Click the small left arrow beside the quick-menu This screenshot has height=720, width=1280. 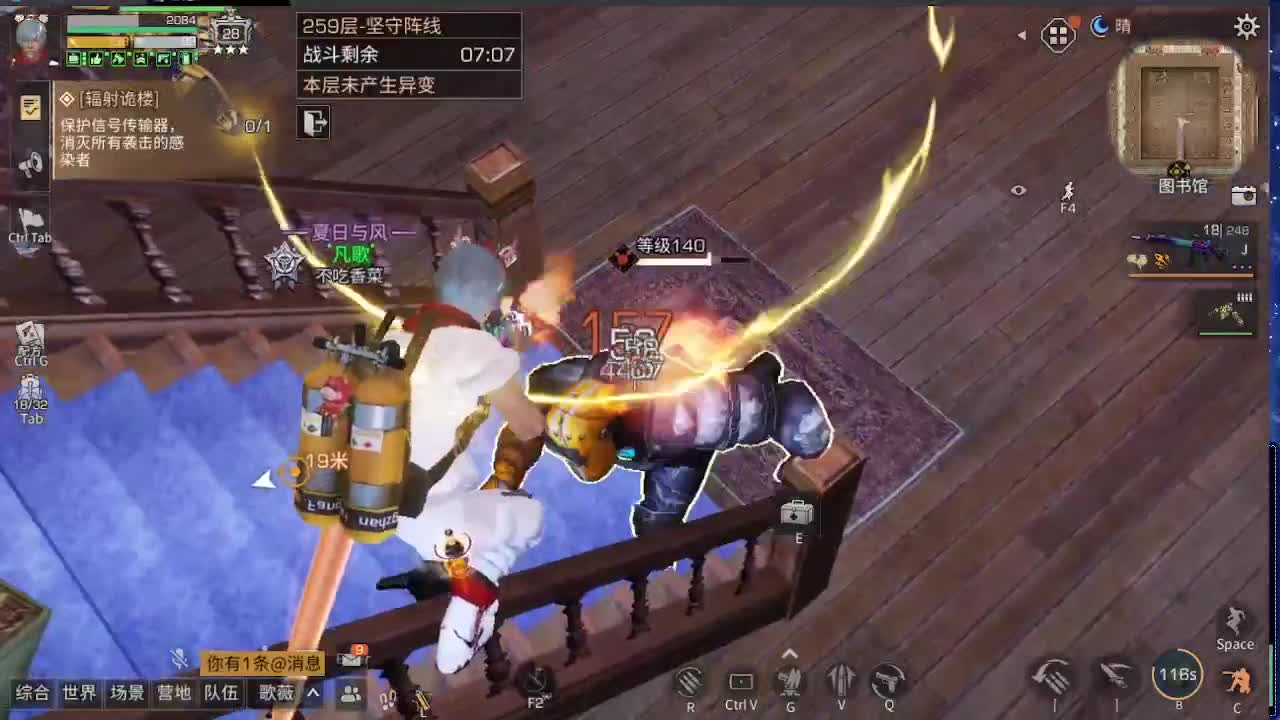pos(1024,33)
